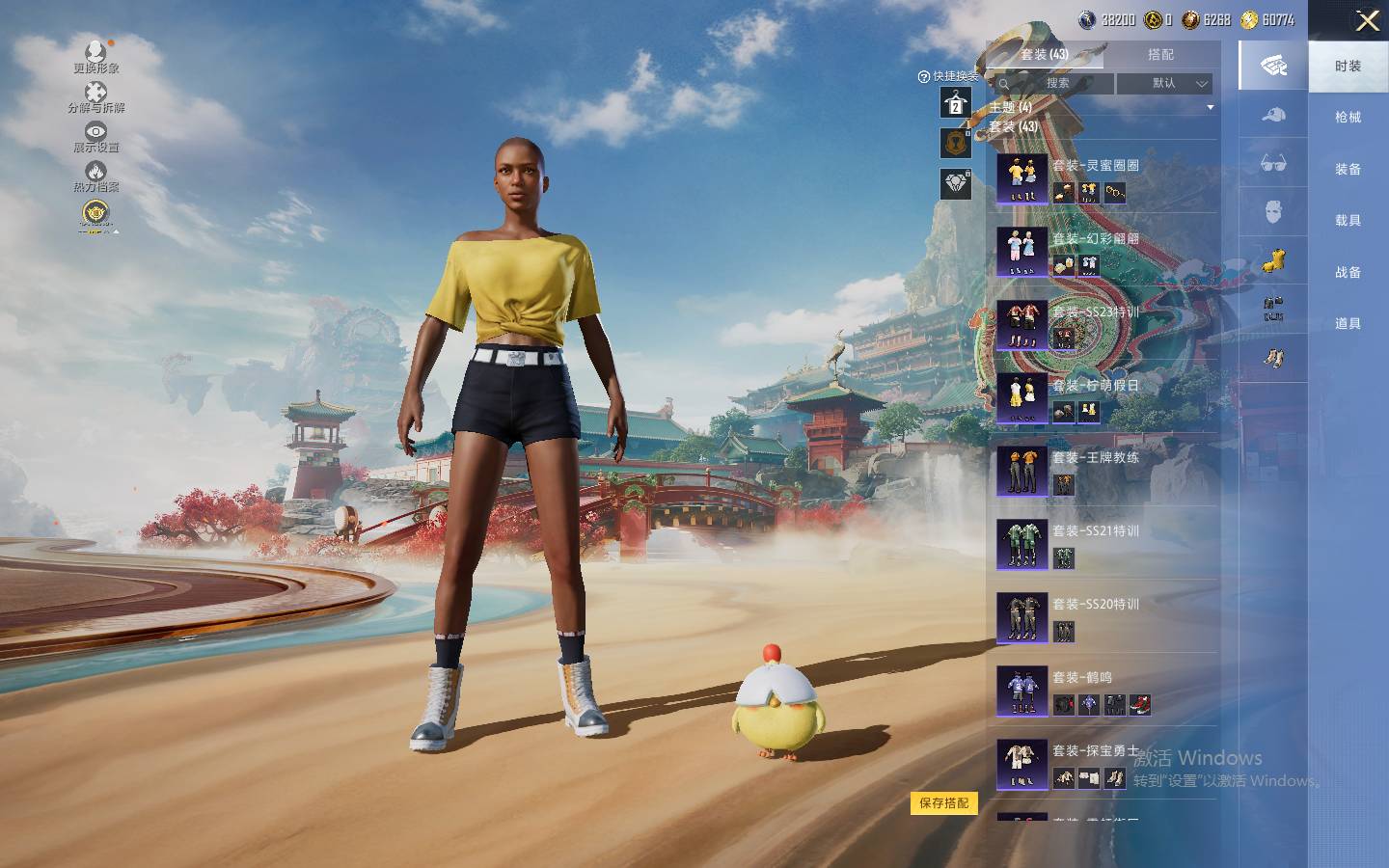Open 展示设置 display settings
This screenshot has height=868, width=1389.
95,136
